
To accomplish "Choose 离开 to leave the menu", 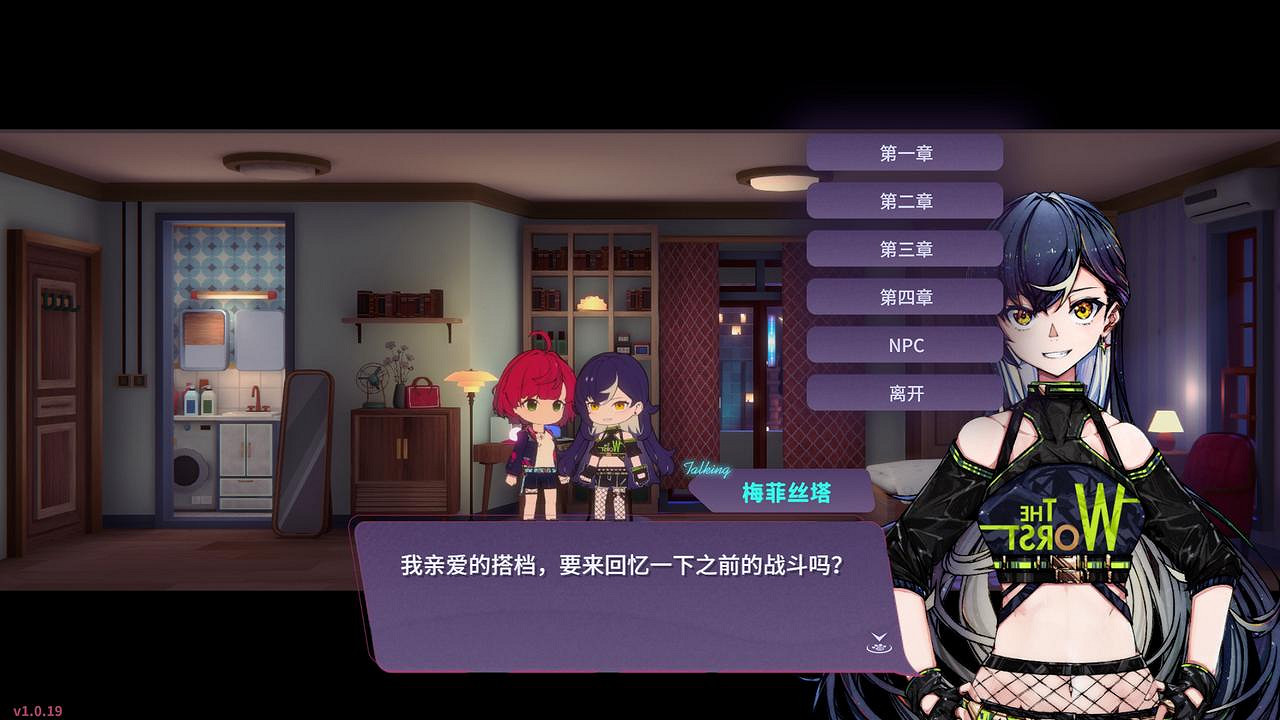I will click(x=906, y=393).
